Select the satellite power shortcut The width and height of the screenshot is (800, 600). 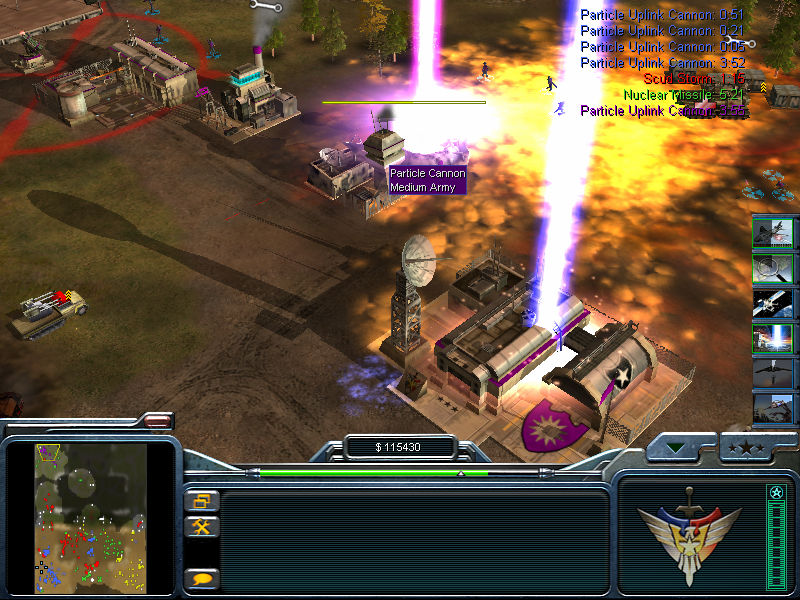[773, 303]
